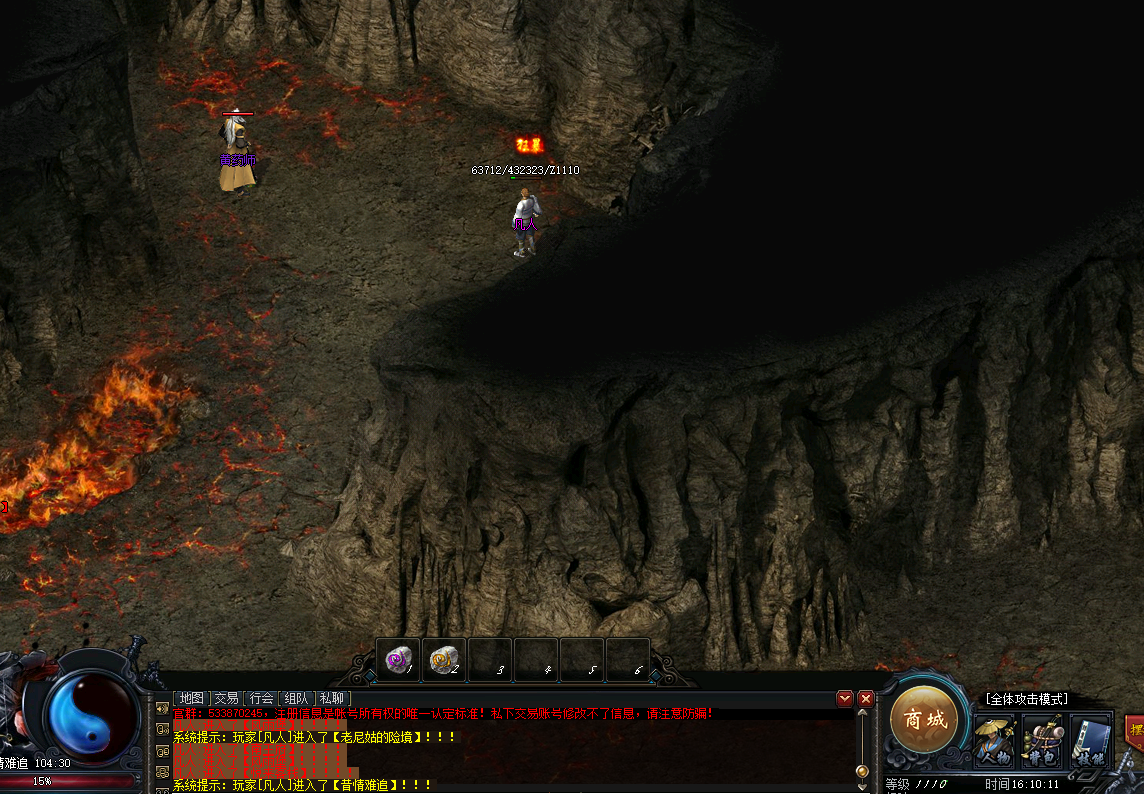Viewport: 1144px width, 794px height.
Task: Use the orange swirl stone in slot 2
Action: coord(444,660)
